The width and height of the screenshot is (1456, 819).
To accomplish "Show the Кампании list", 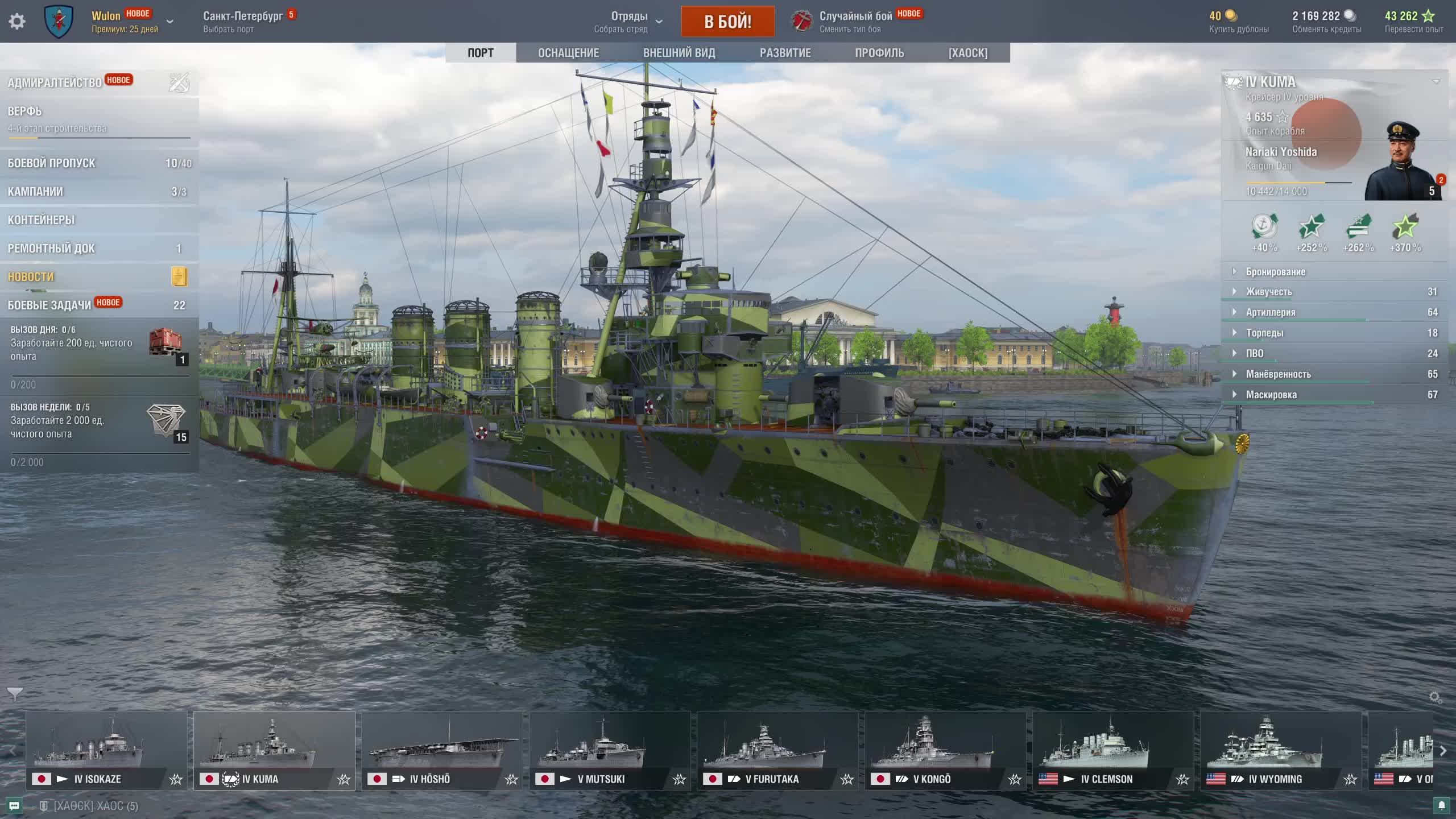I will point(35,192).
